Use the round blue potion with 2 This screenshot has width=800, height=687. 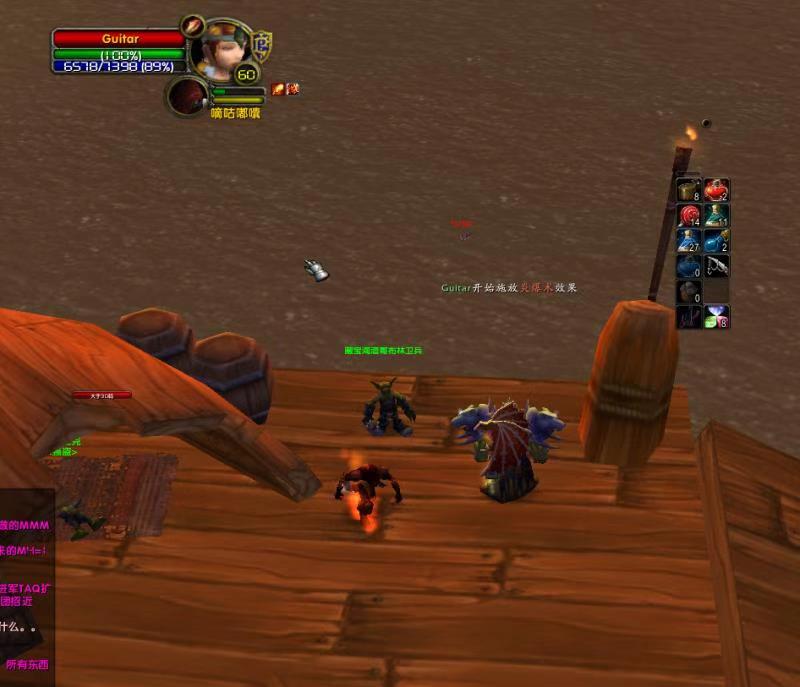click(x=716, y=241)
